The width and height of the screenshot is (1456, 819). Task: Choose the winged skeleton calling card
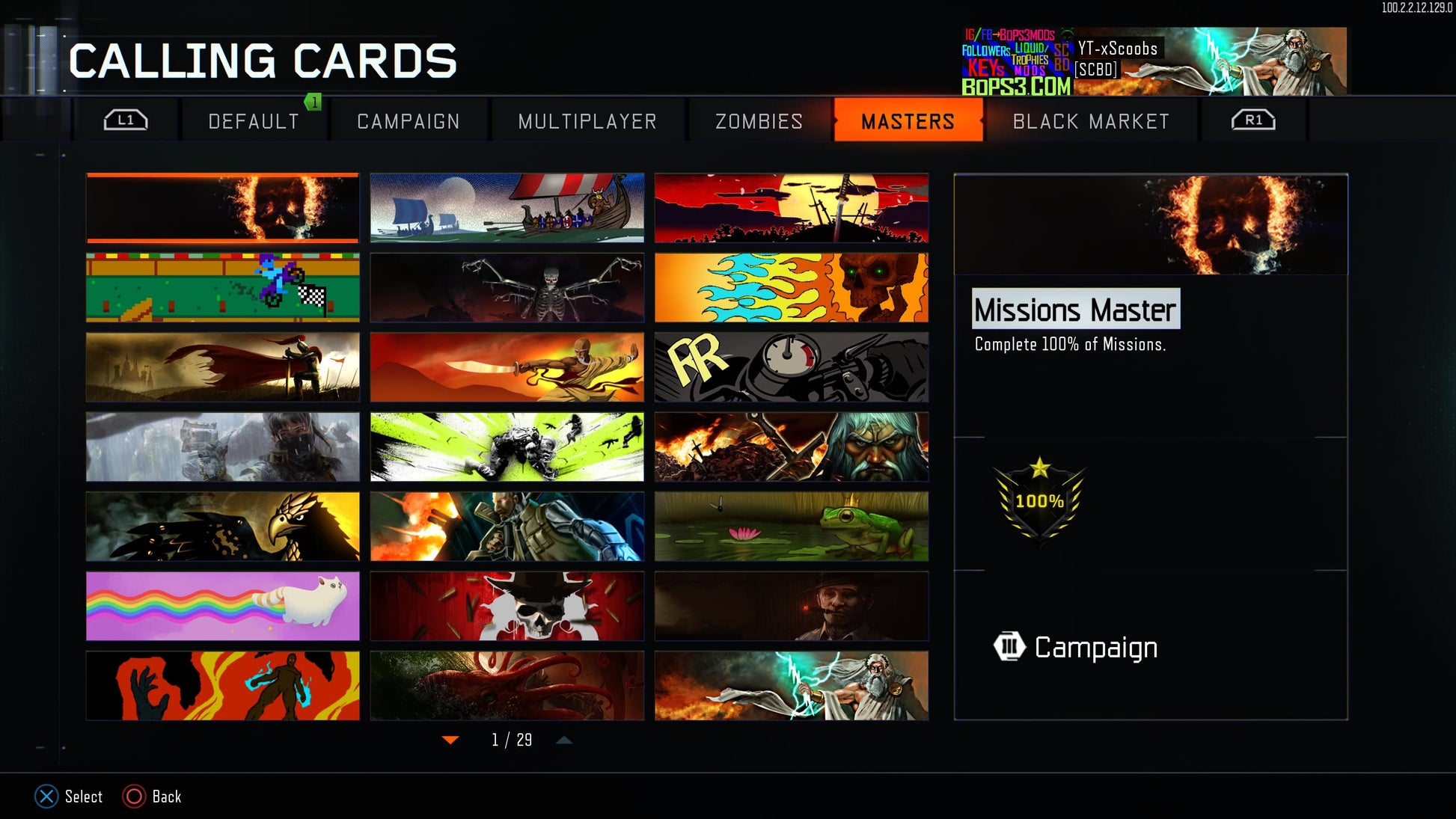click(x=507, y=288)
